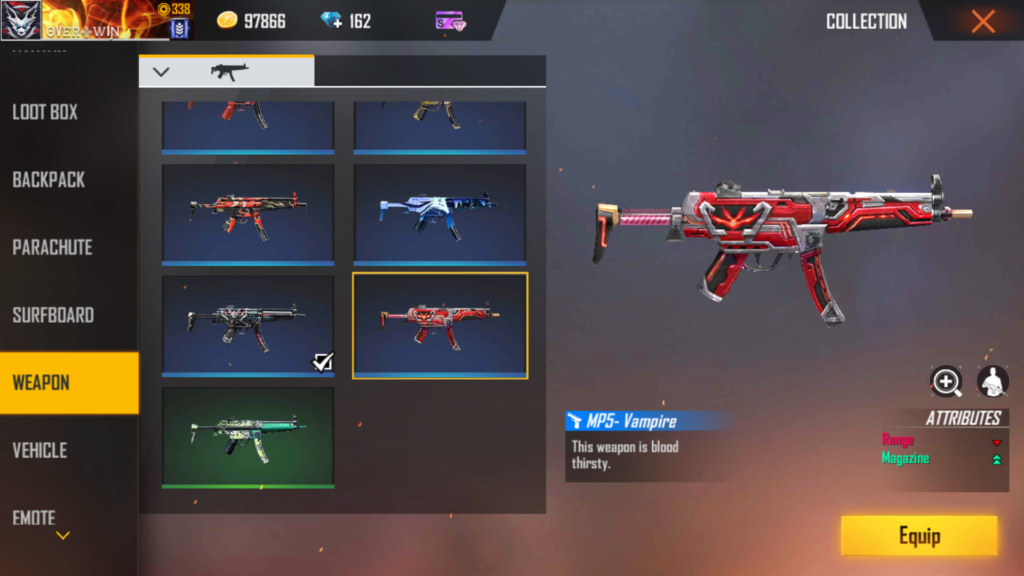Select the Surfboard category
The height and width of the screenshot is (576, 1024).
[x=53, y=315]
